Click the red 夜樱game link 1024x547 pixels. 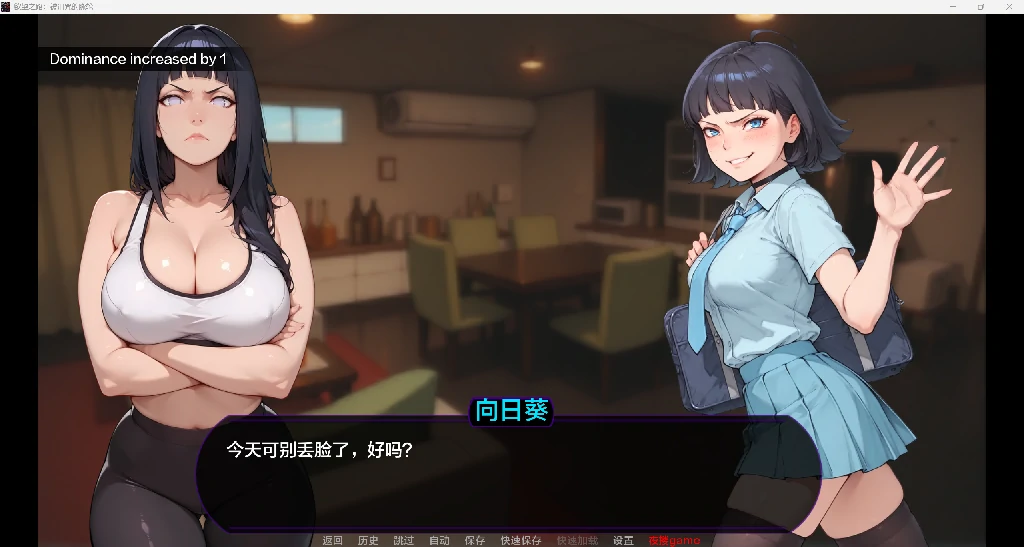tap(674, 540)
